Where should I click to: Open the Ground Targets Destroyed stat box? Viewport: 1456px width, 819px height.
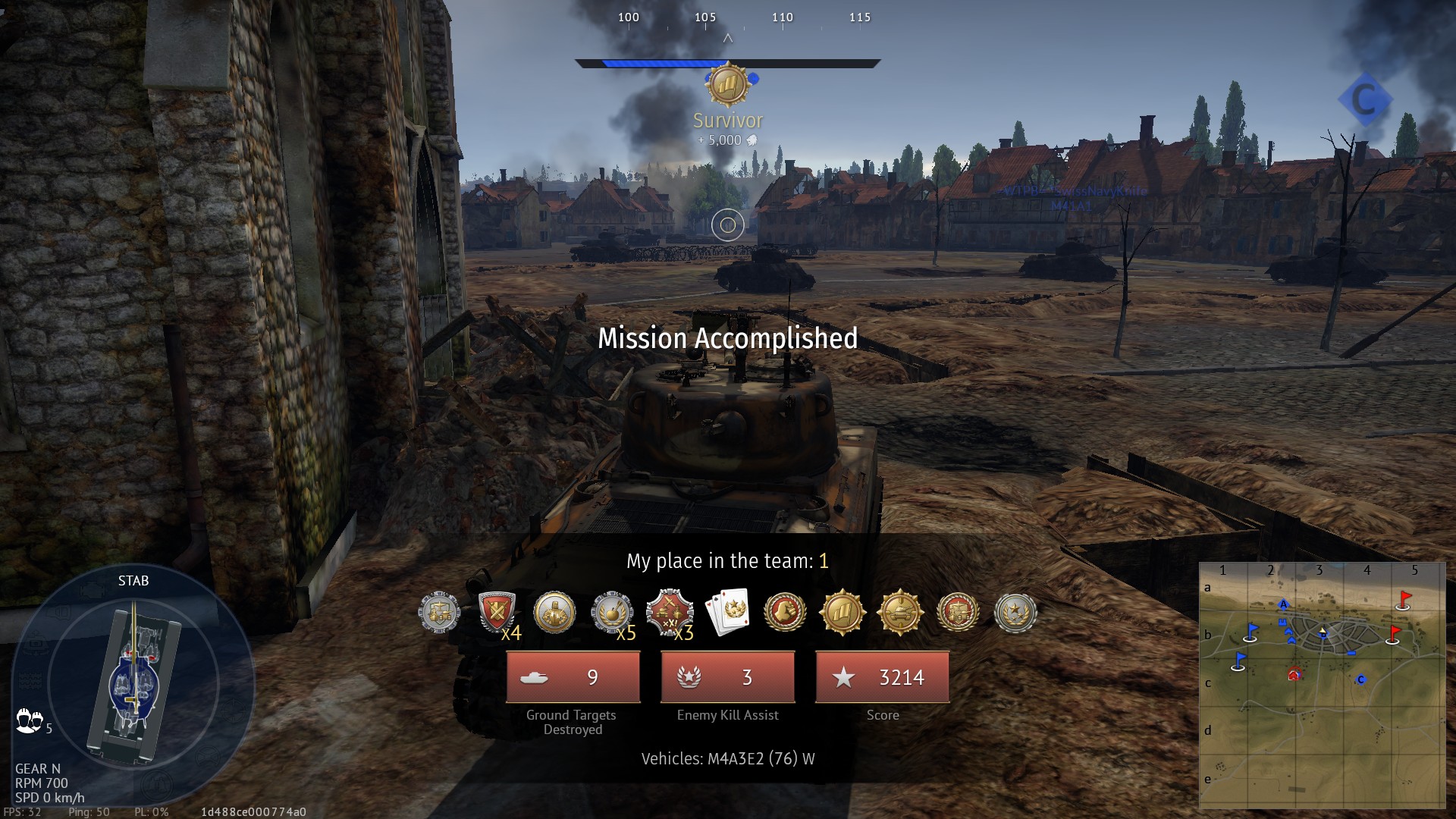[x=573, y=677]
